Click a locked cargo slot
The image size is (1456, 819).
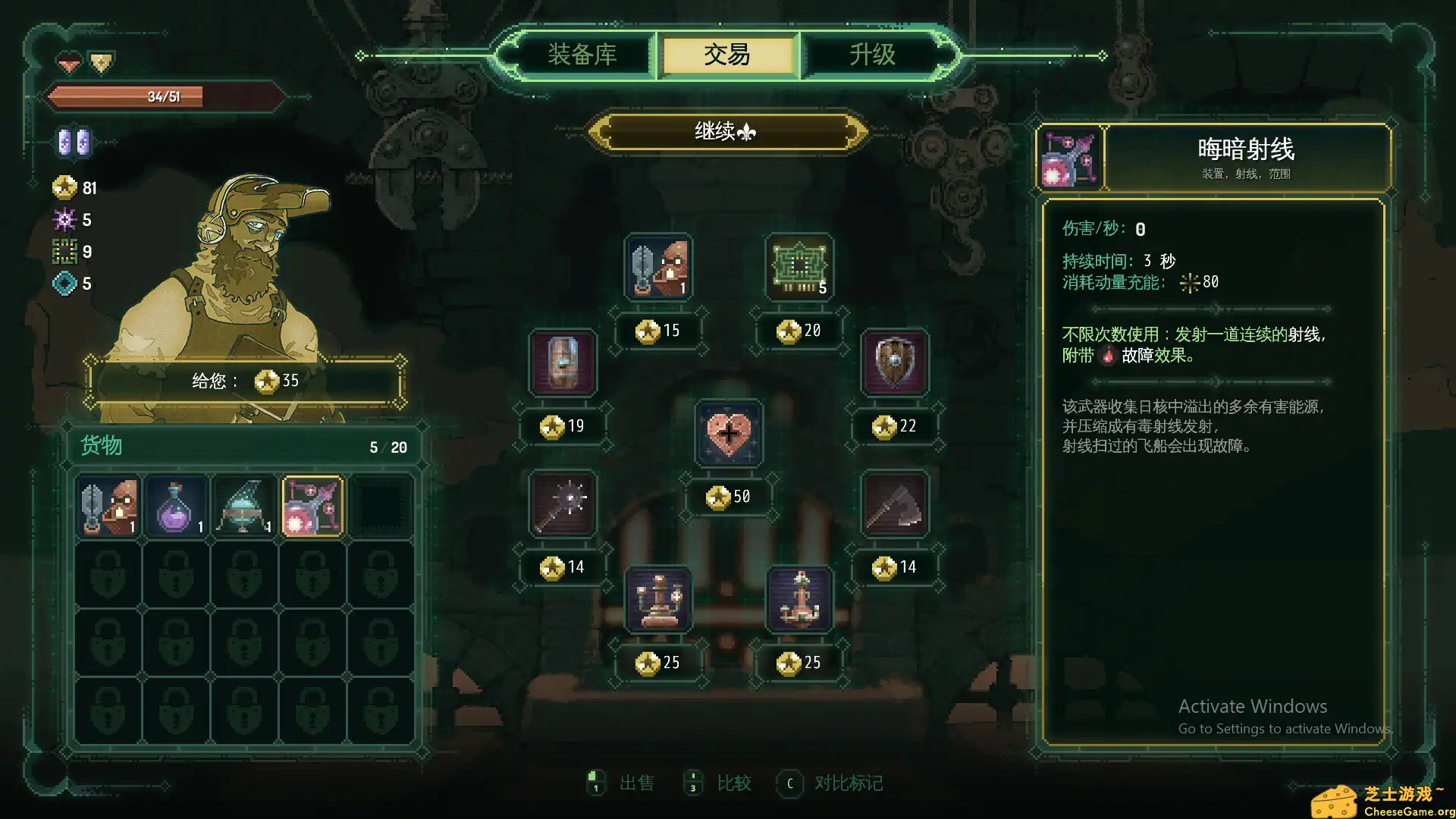click(108, 574)
